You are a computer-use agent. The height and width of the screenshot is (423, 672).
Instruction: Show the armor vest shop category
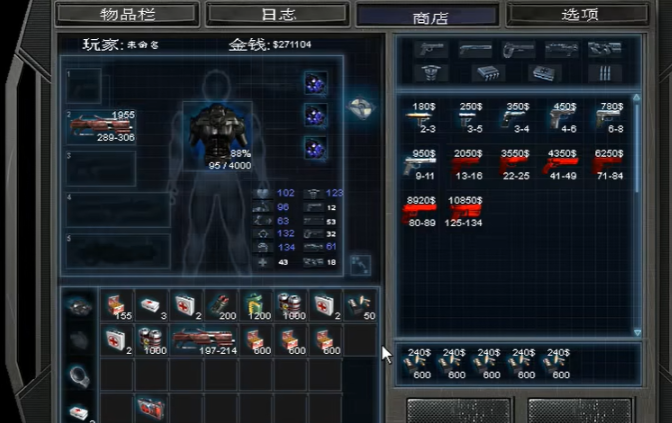click(432, 72)
